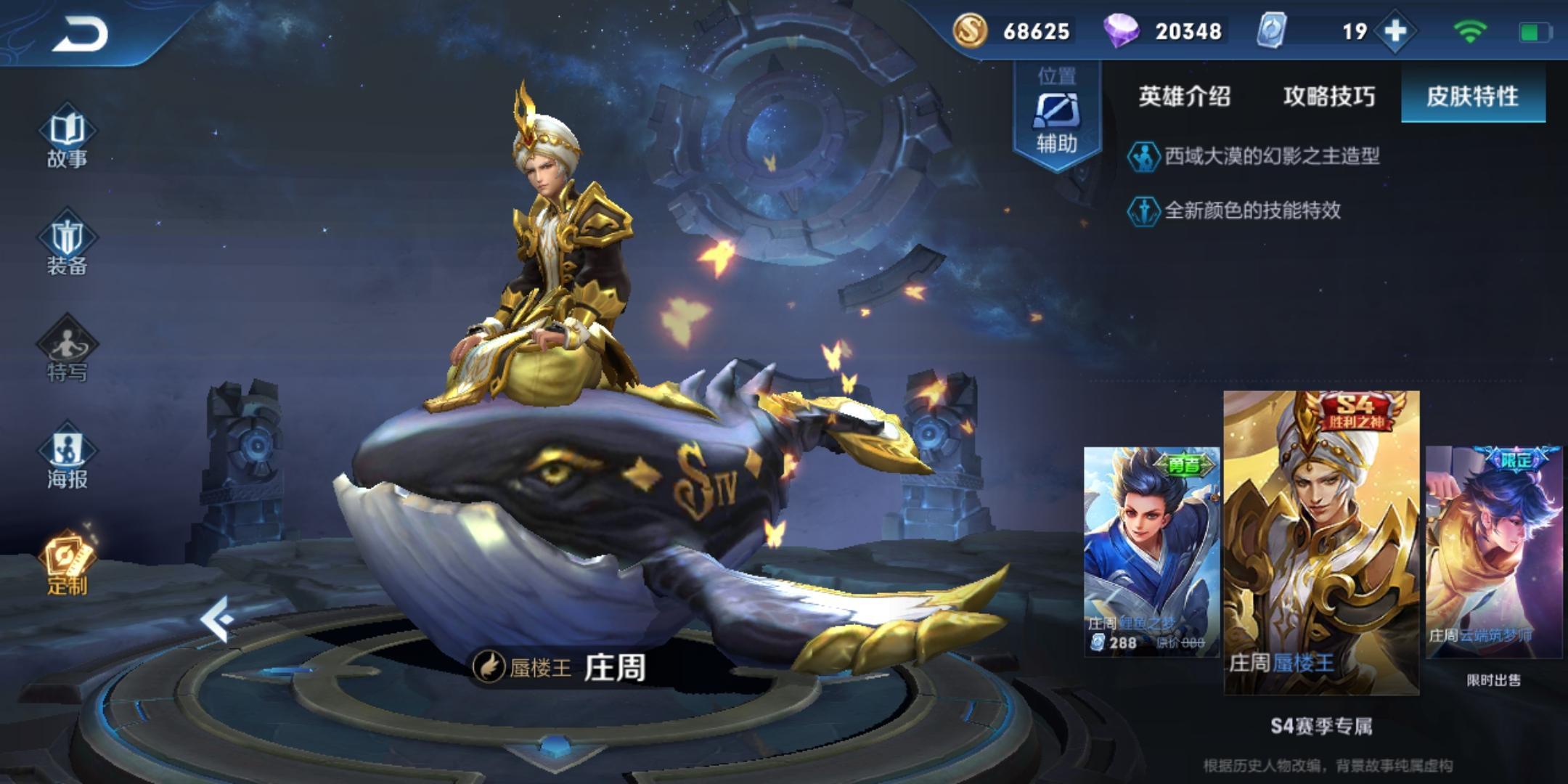Screen dimensions: 1568x784
Task: Click the gold coin currency icon
Action: [970, 30]
